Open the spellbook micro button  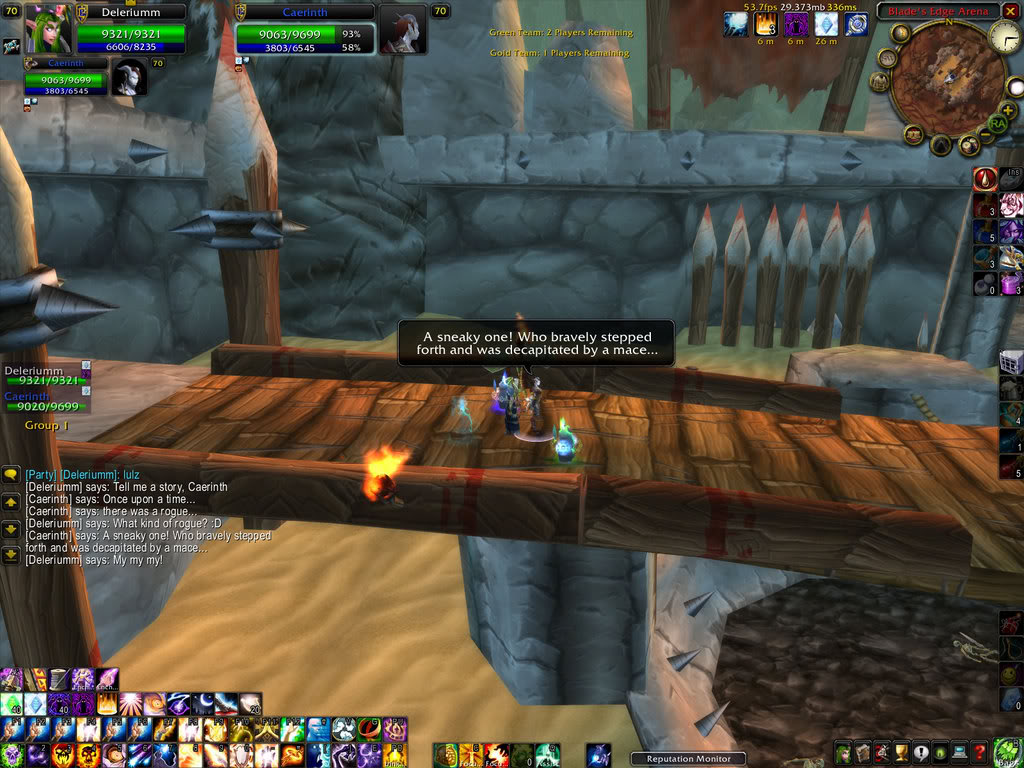[862, 753]
